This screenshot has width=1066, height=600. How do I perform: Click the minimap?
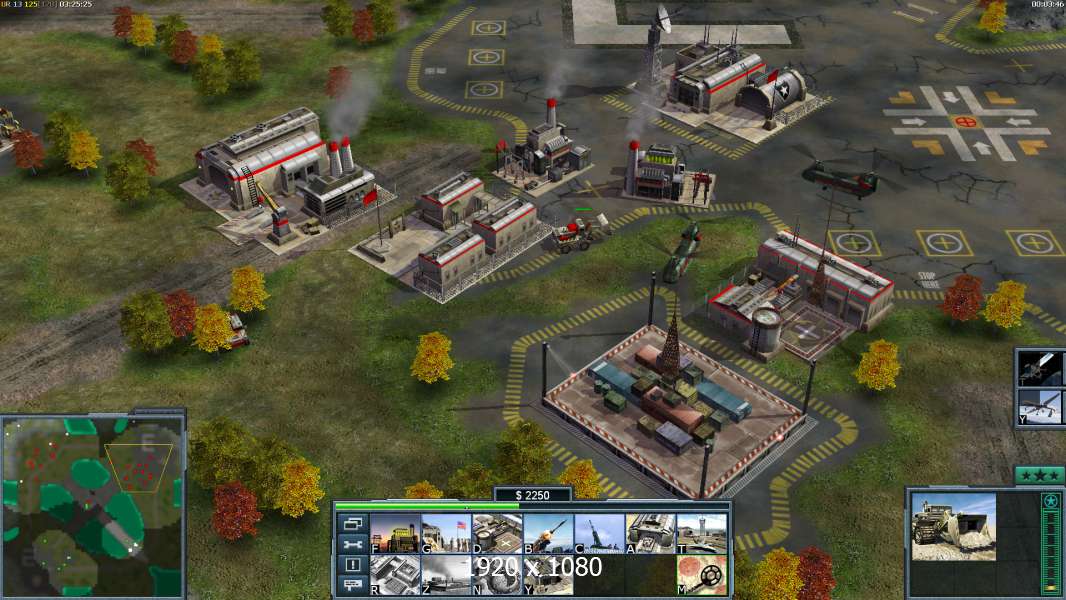pyautogui.click(x=93, y=503)
